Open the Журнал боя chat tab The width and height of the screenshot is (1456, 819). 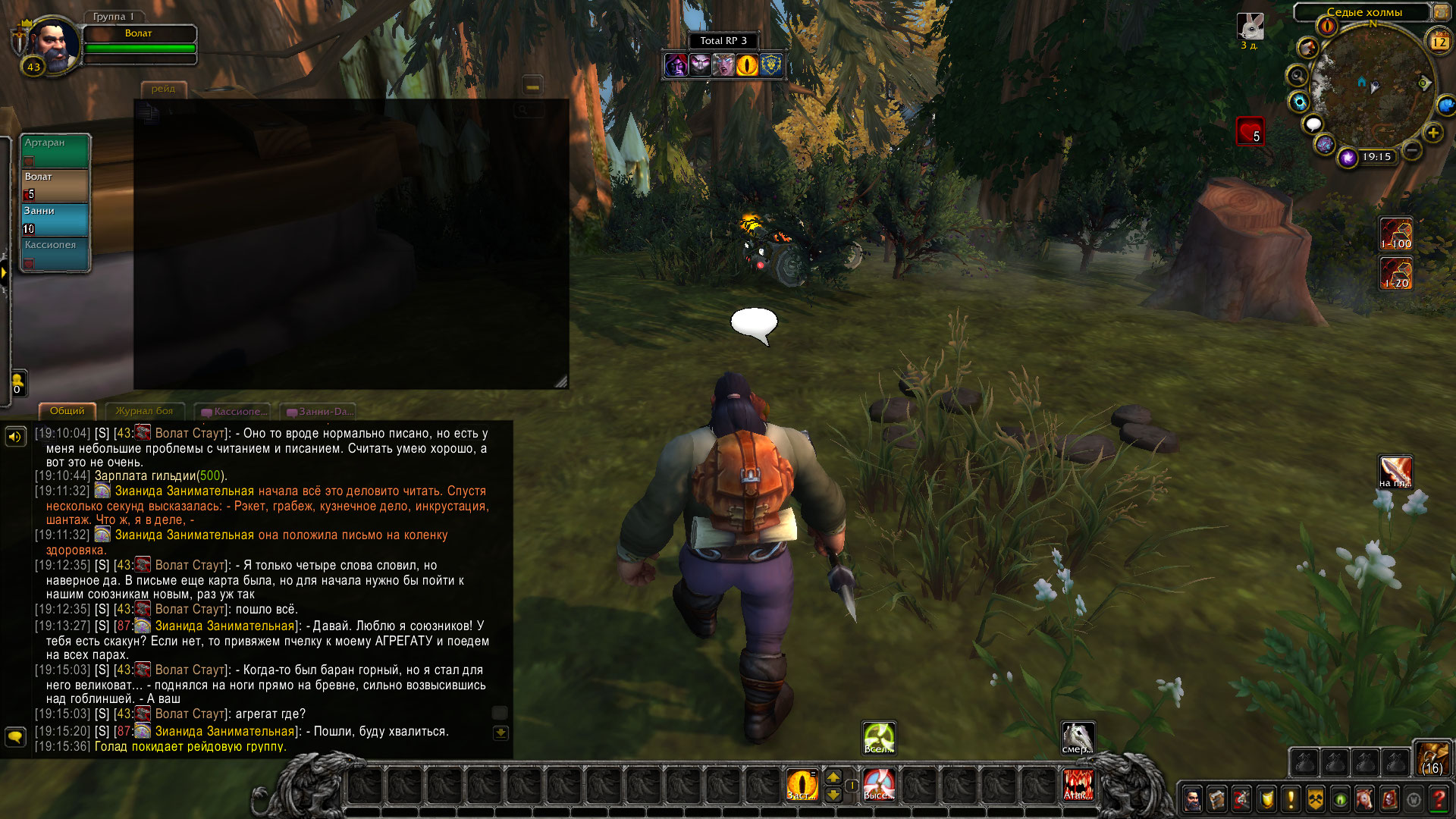[144, 411]
